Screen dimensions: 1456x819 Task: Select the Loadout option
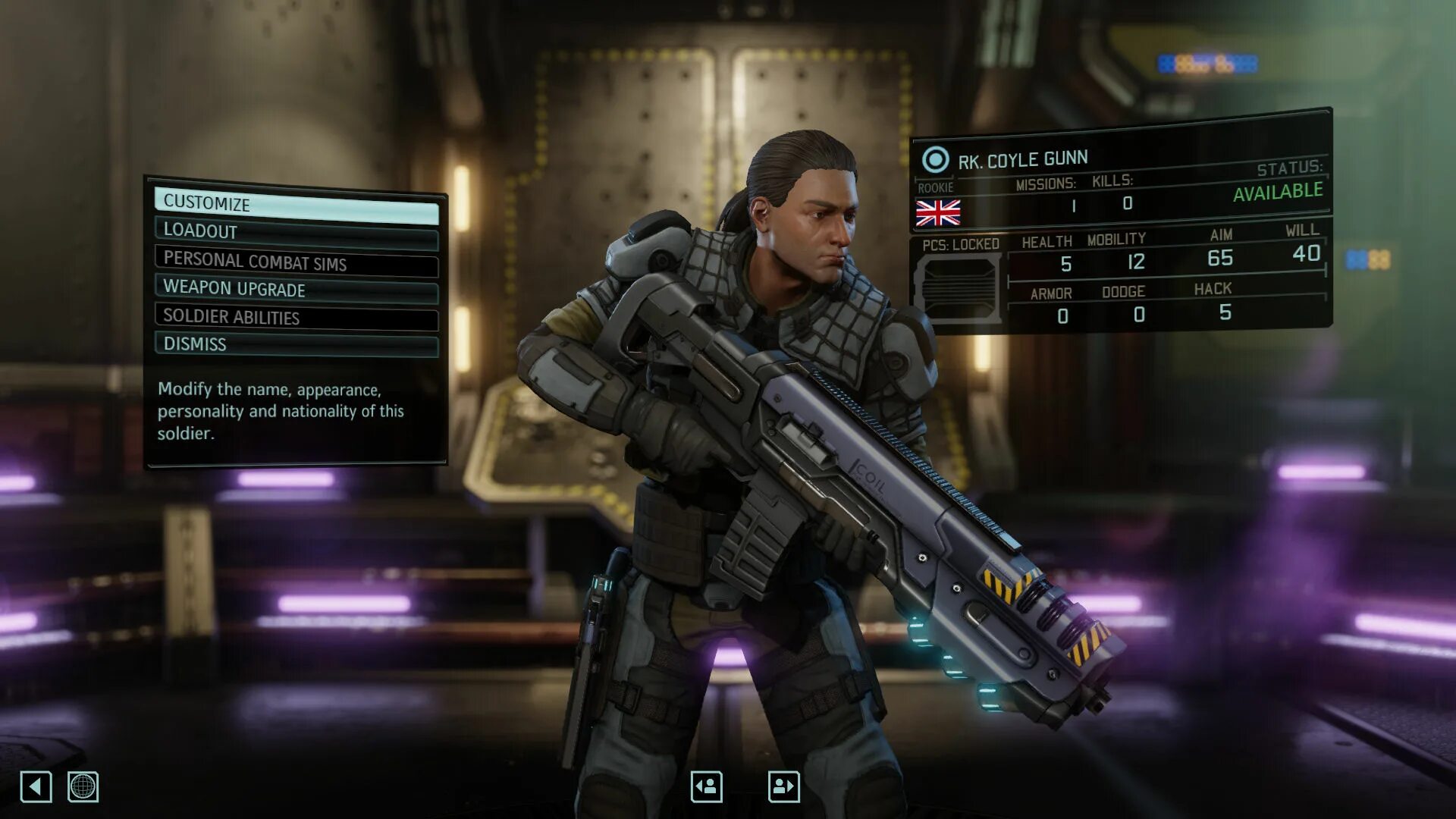(296, 232)
